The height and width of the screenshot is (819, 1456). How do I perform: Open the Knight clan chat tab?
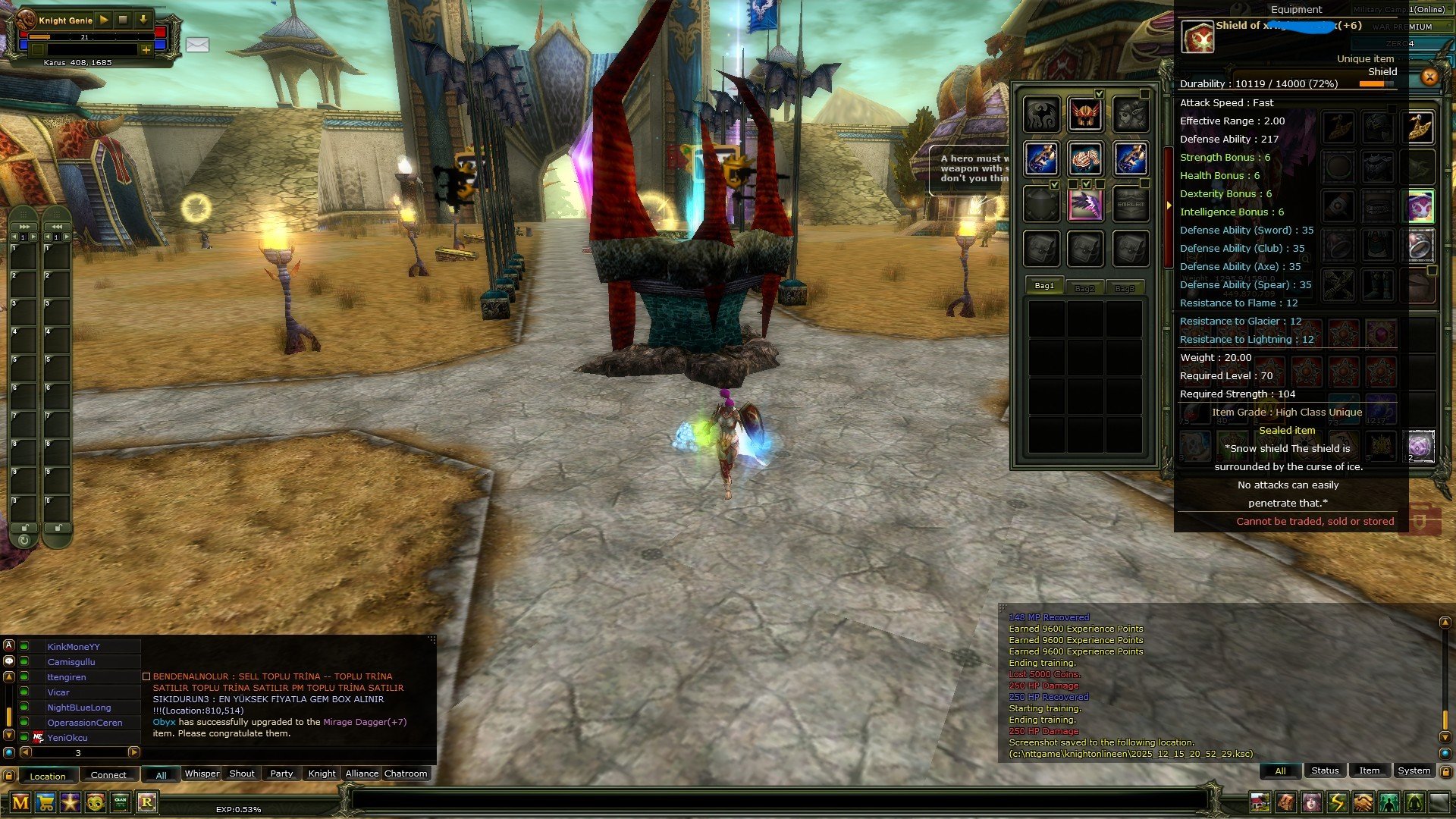(x=322, y=773)
